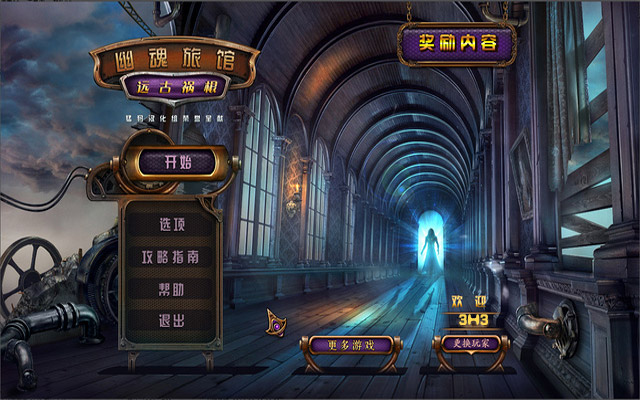Choose 退出 to quit the game
Screen dimensions: 640x400
(x=172, y=321)
